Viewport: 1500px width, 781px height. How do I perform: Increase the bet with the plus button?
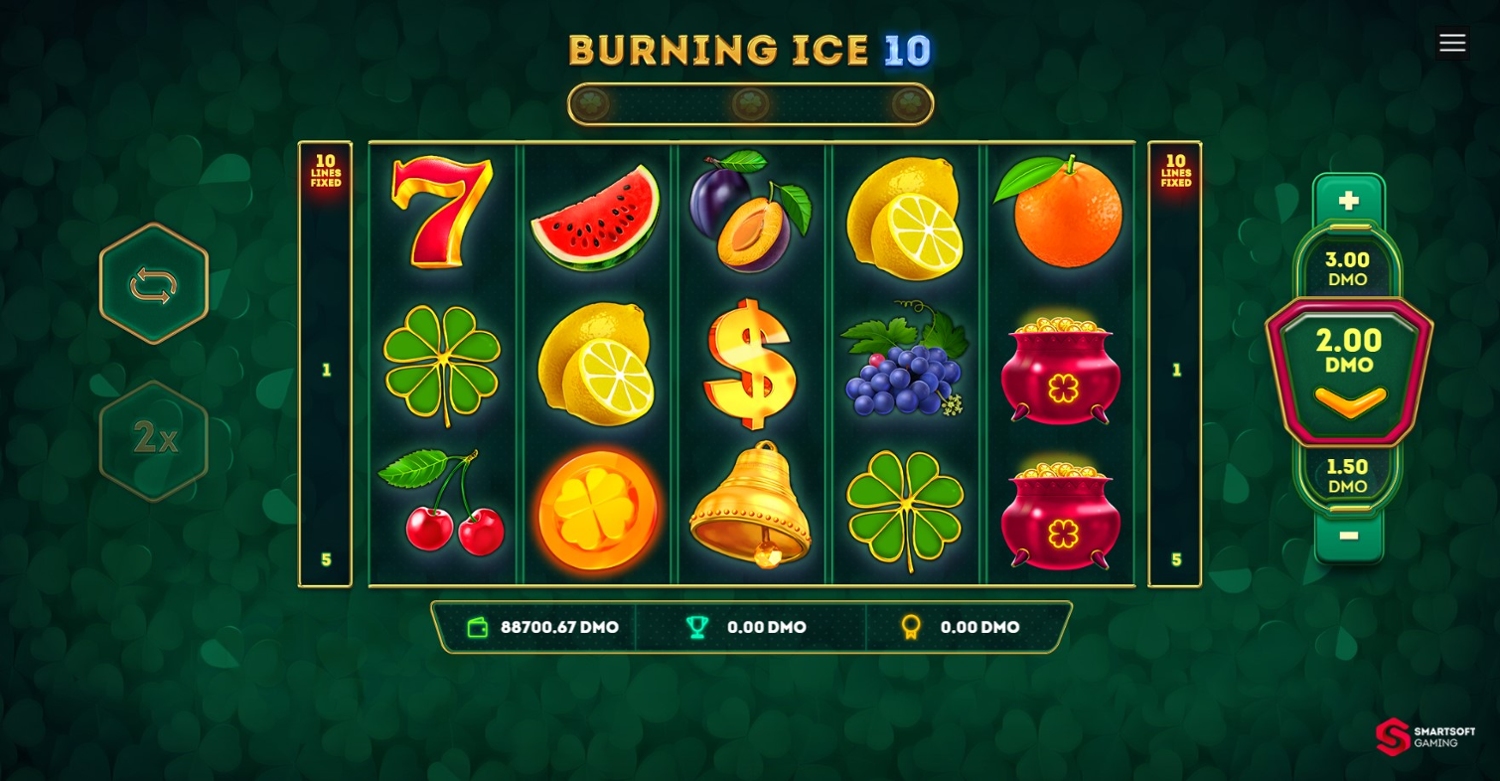1348,201
